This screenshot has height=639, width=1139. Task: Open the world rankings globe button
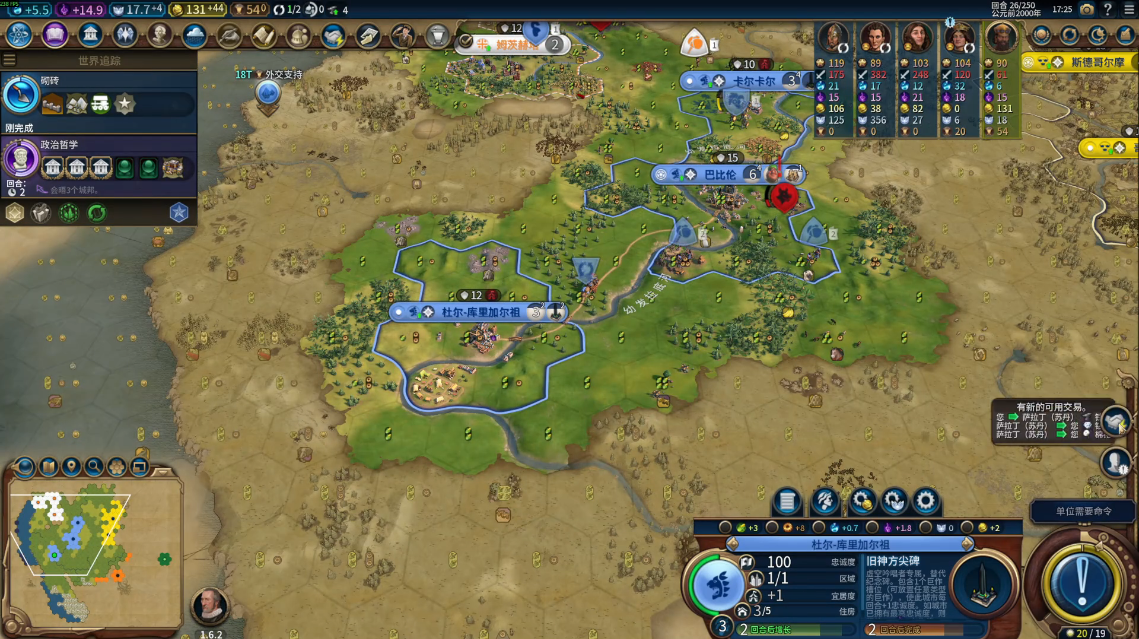pos(1040,35)
